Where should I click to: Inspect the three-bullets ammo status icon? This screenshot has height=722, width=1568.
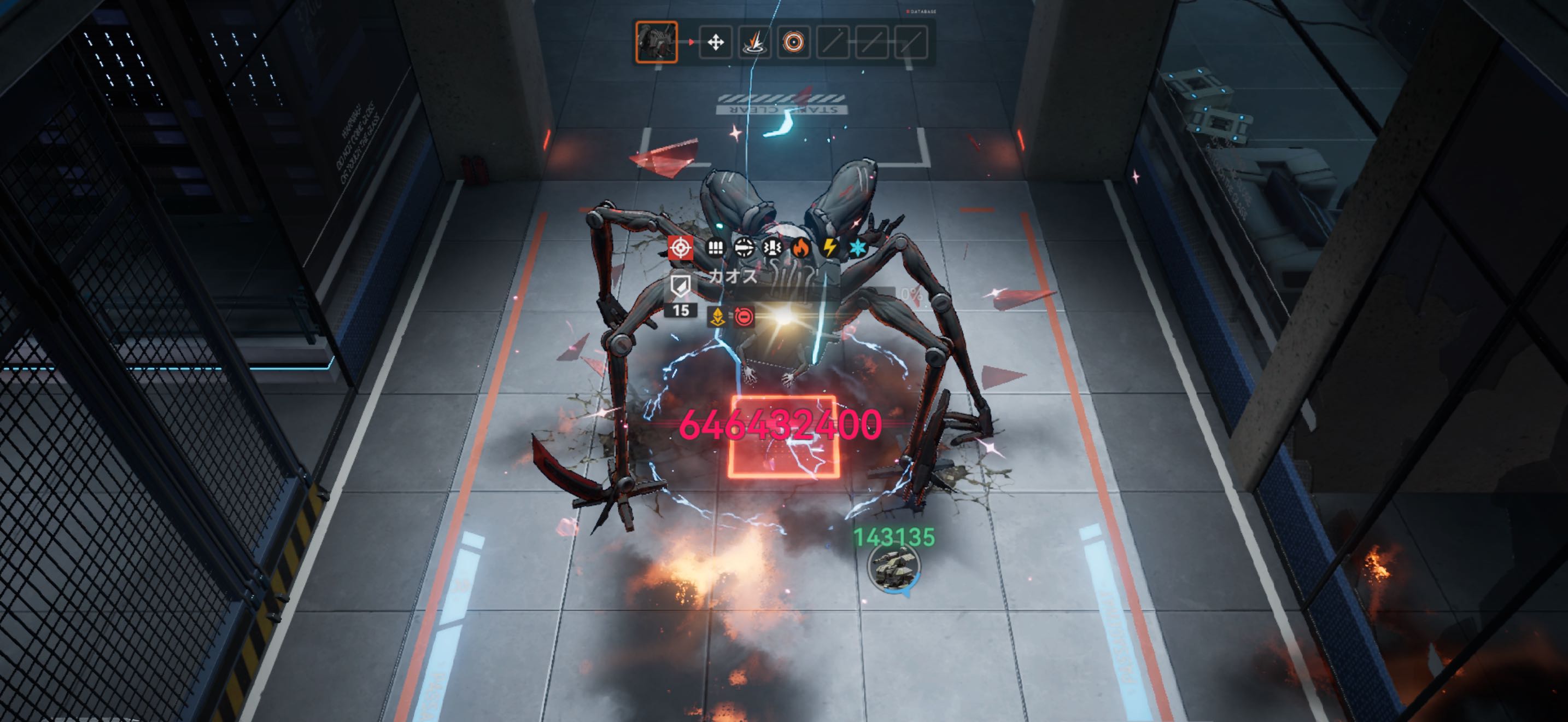[715, 248]
